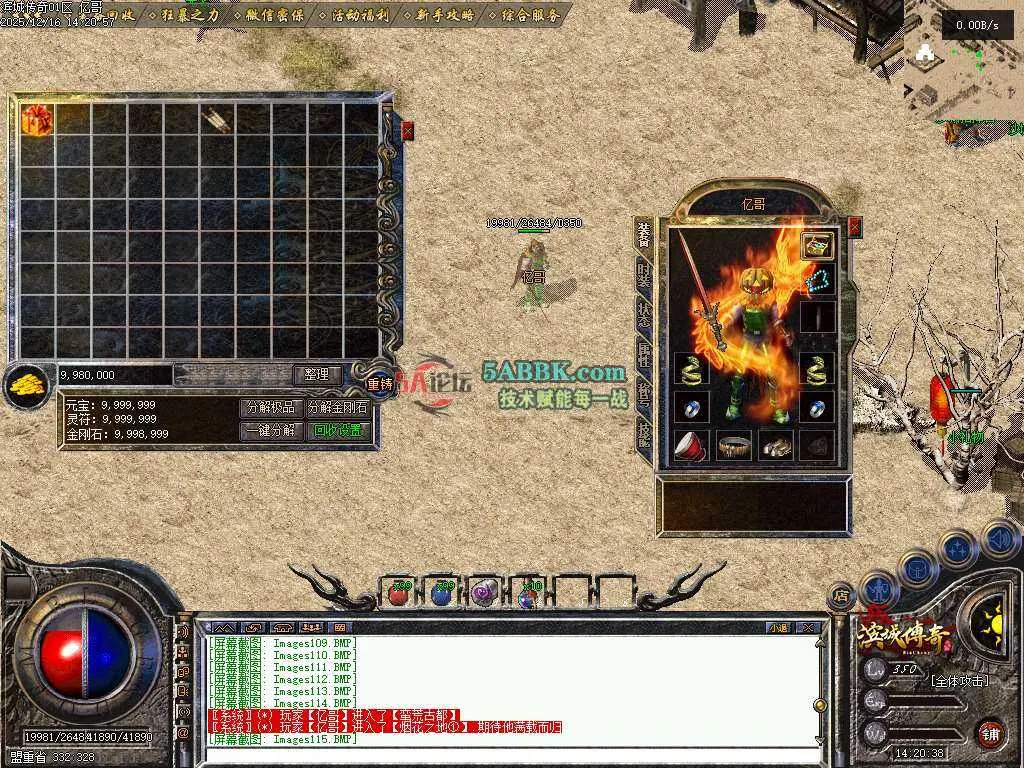
Task: Open the 活动福利 rewards menu
Action: tap(360, 15)
